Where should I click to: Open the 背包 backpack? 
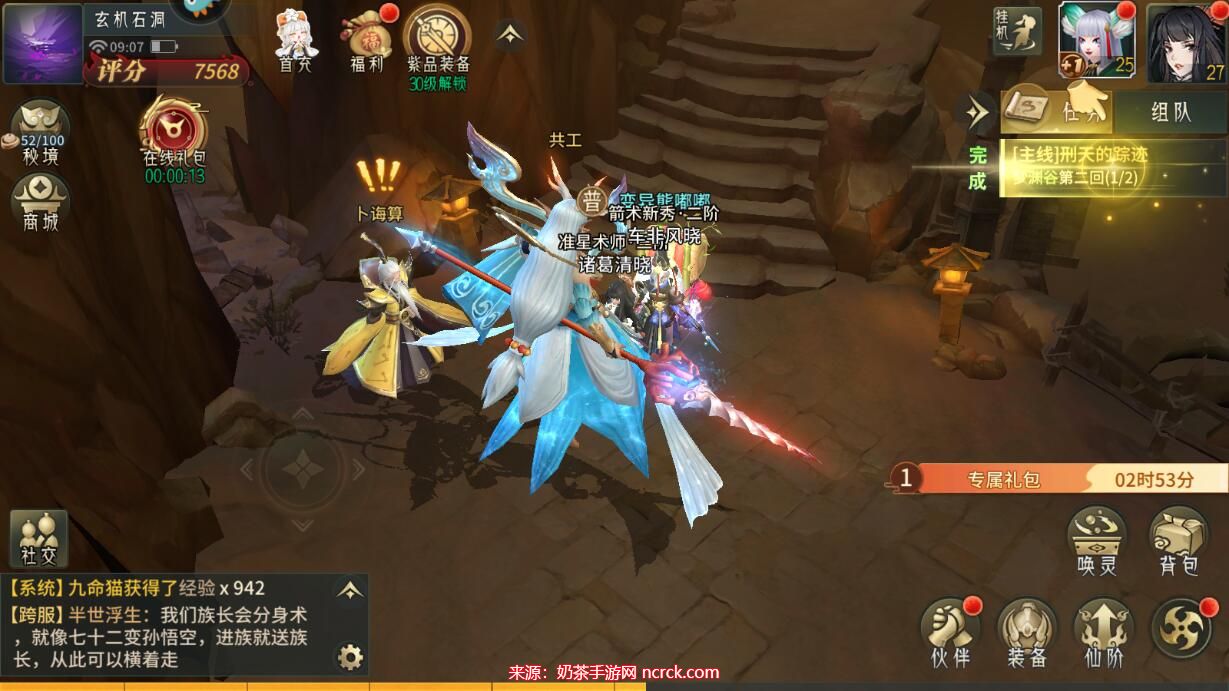(1178, 541)
